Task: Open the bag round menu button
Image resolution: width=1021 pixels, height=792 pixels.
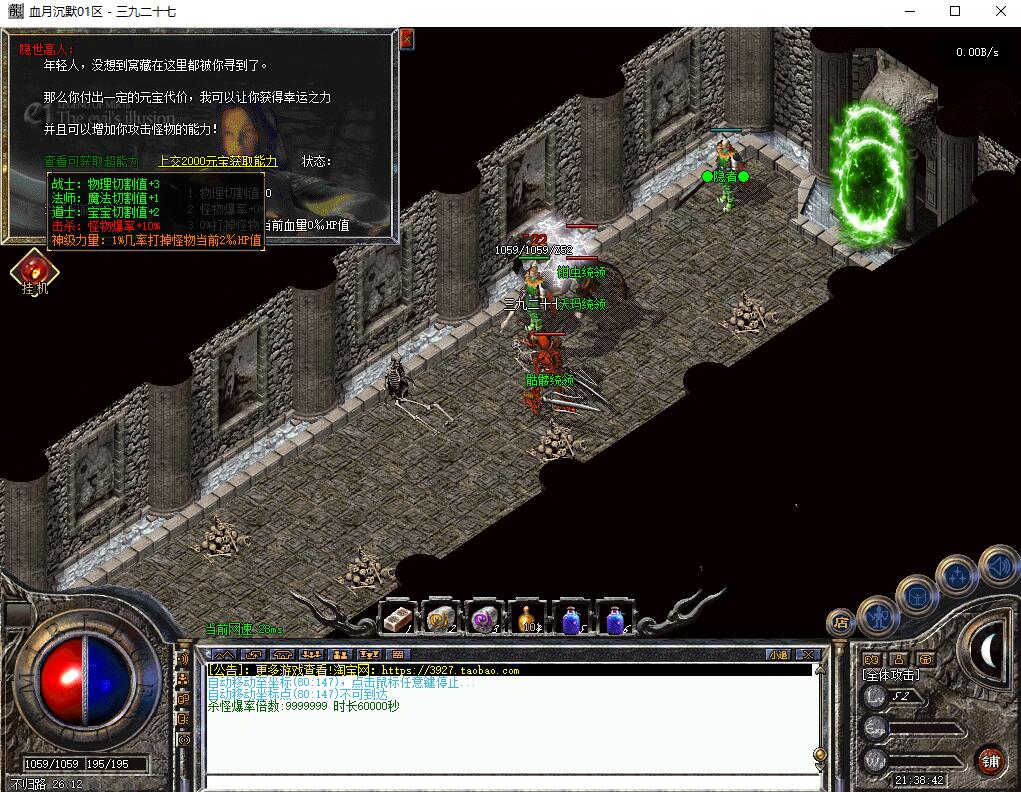Action: coord(916,596)
